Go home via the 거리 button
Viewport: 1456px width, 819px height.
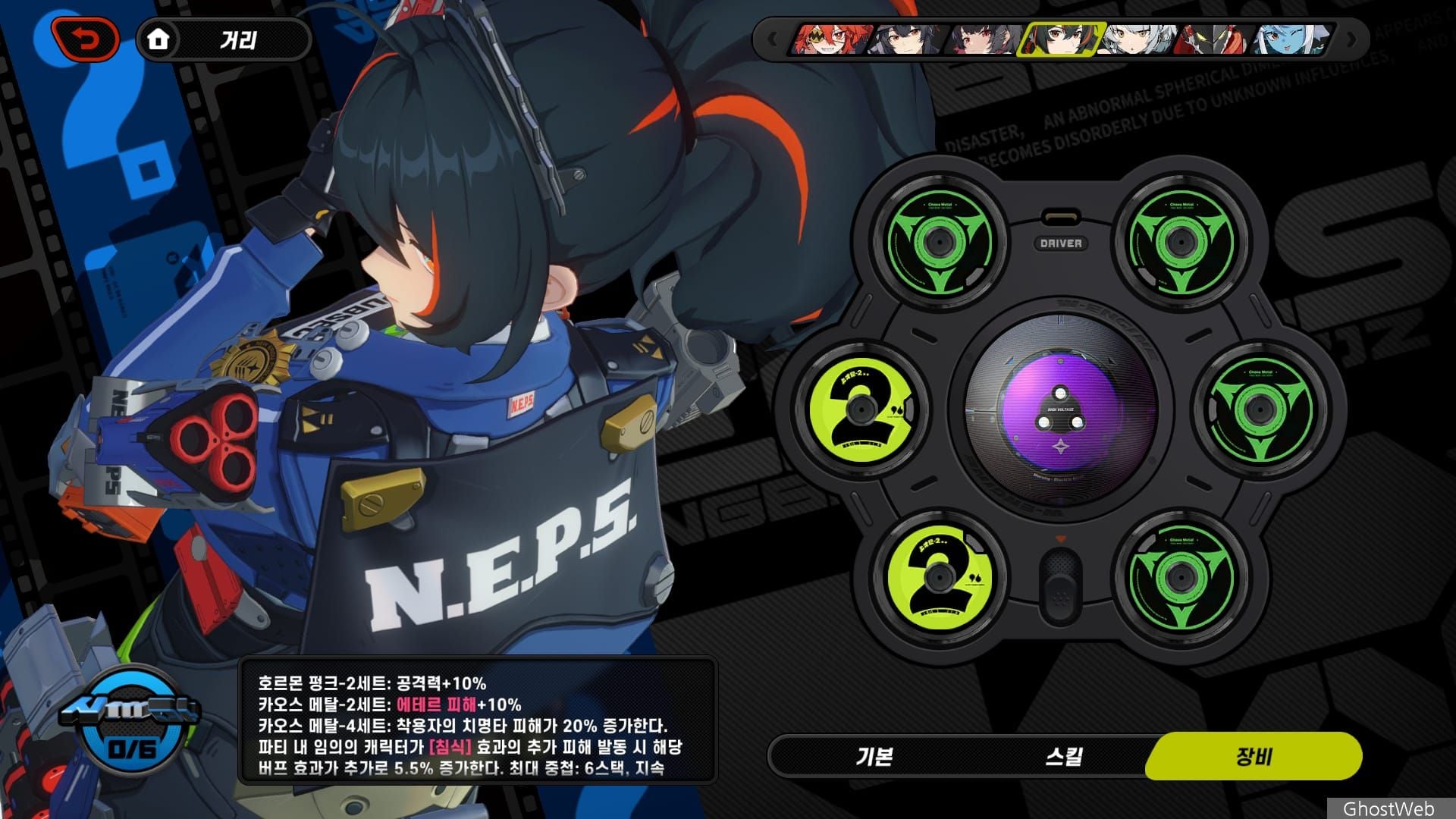(223, 39)
